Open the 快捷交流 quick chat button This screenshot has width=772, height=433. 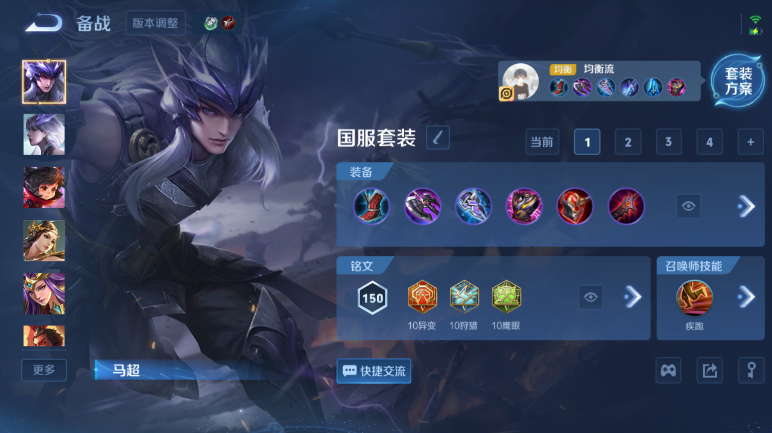[374, 370]
